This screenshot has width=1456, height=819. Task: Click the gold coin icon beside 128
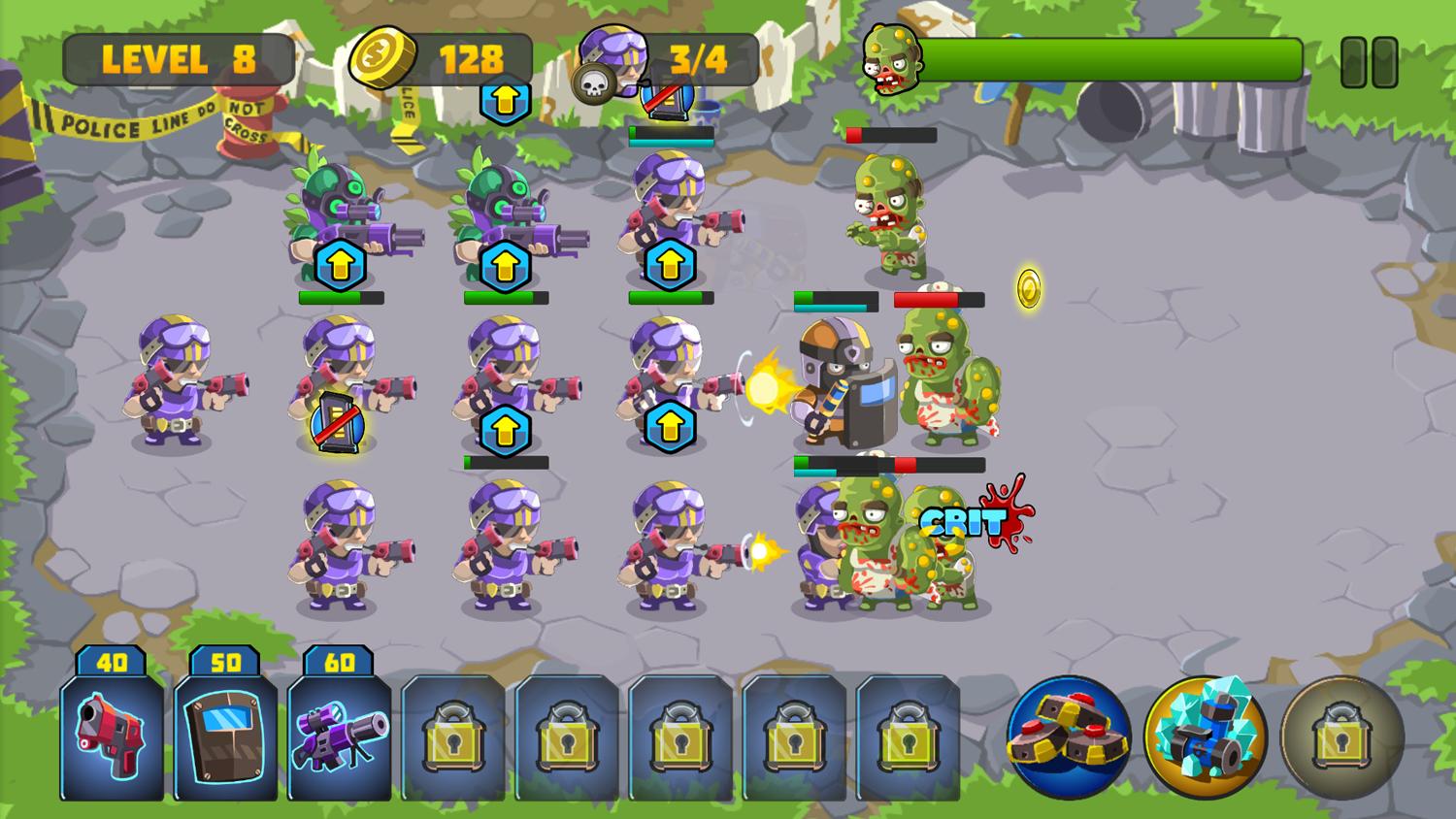[382, 58]
